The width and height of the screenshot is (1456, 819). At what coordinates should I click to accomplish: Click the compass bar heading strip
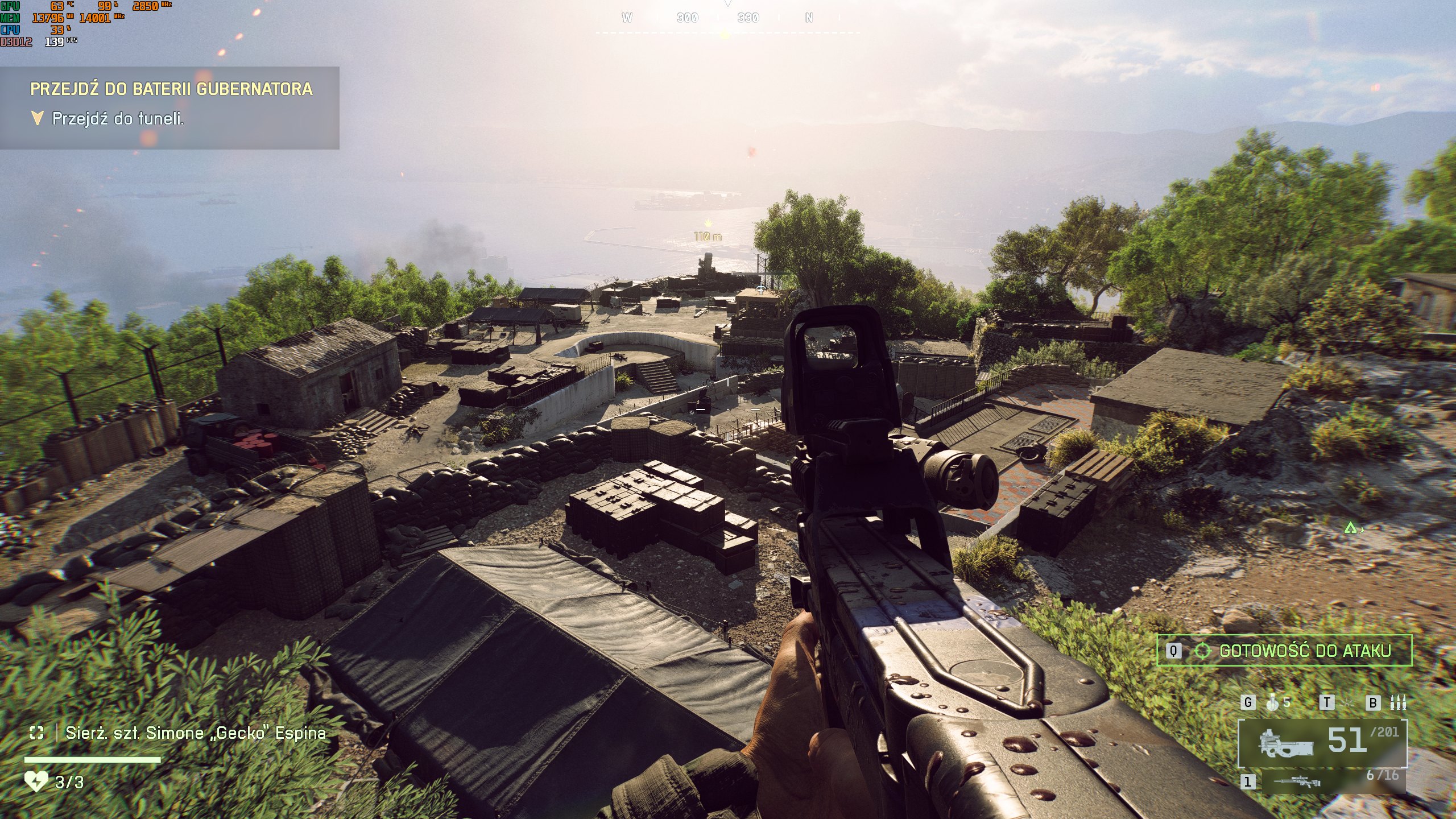[x=727, y=19]
